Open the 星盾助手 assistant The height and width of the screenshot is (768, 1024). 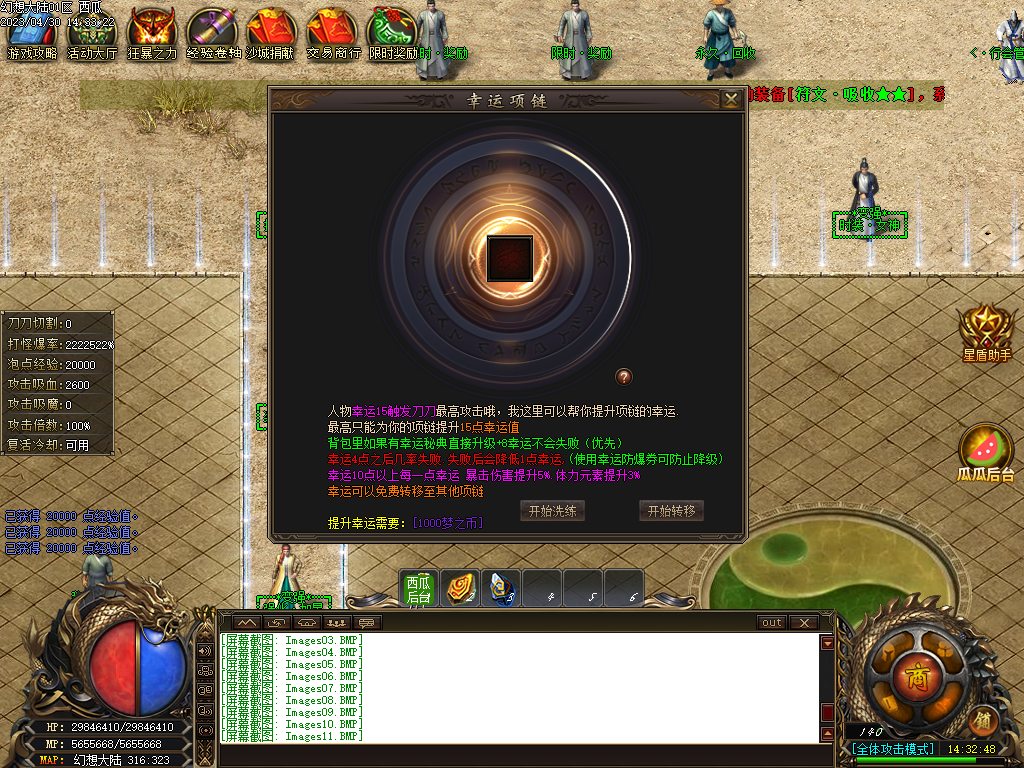point(986,333)
